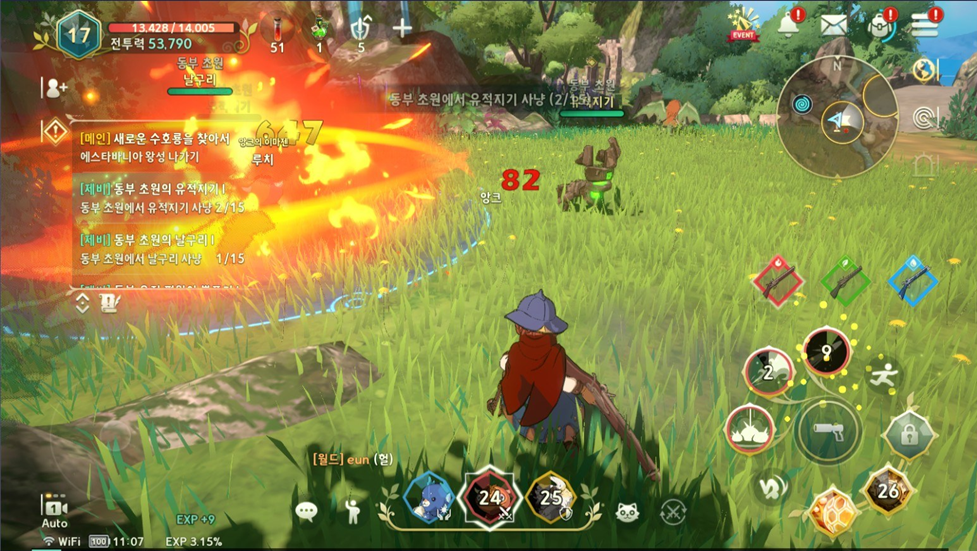Select the green leaf rifle

[845, 281]
